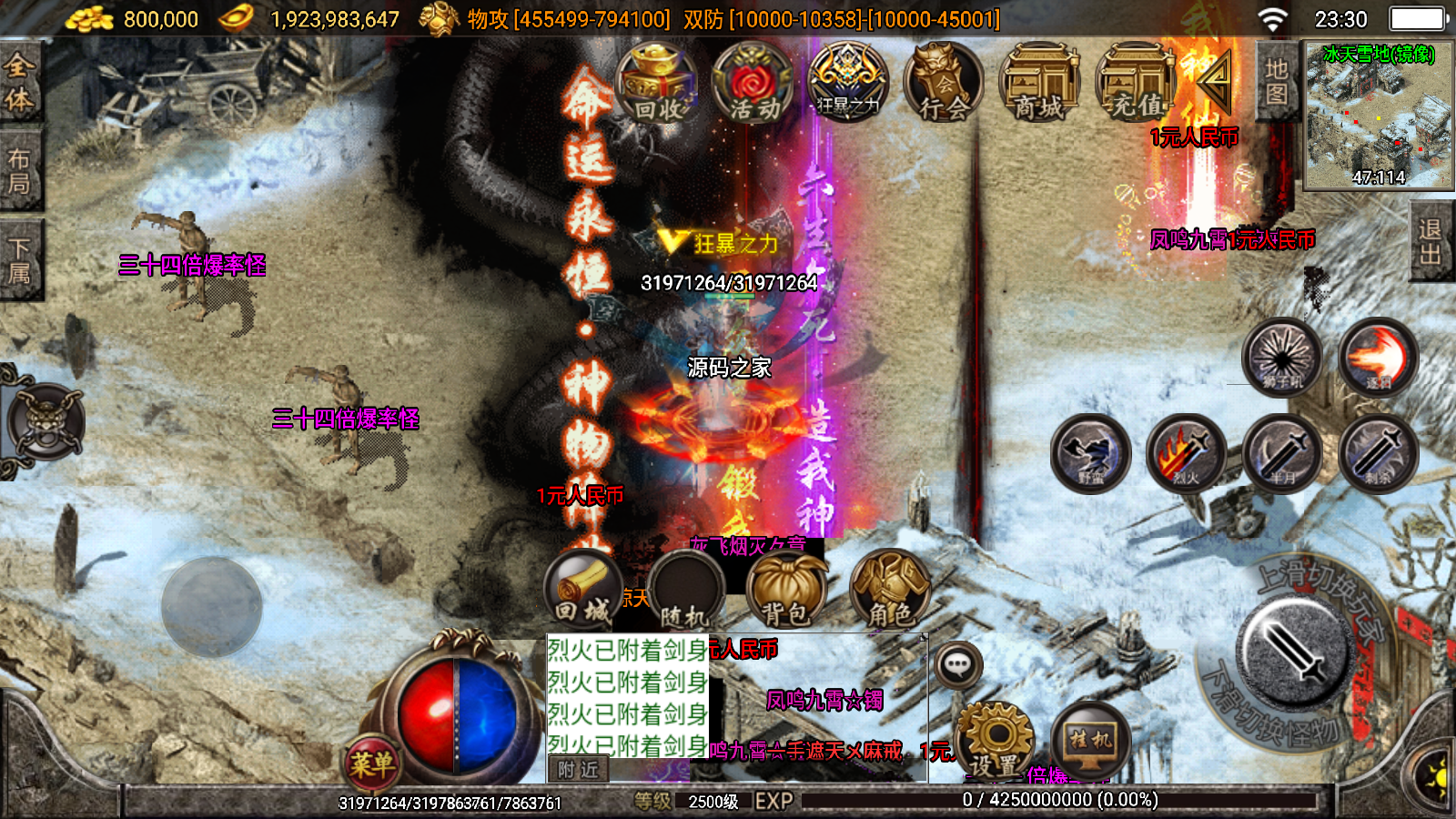The image size is (1456, 819).
Task: Activate the 狂暴之力 top icon
Action: [848, 84]
